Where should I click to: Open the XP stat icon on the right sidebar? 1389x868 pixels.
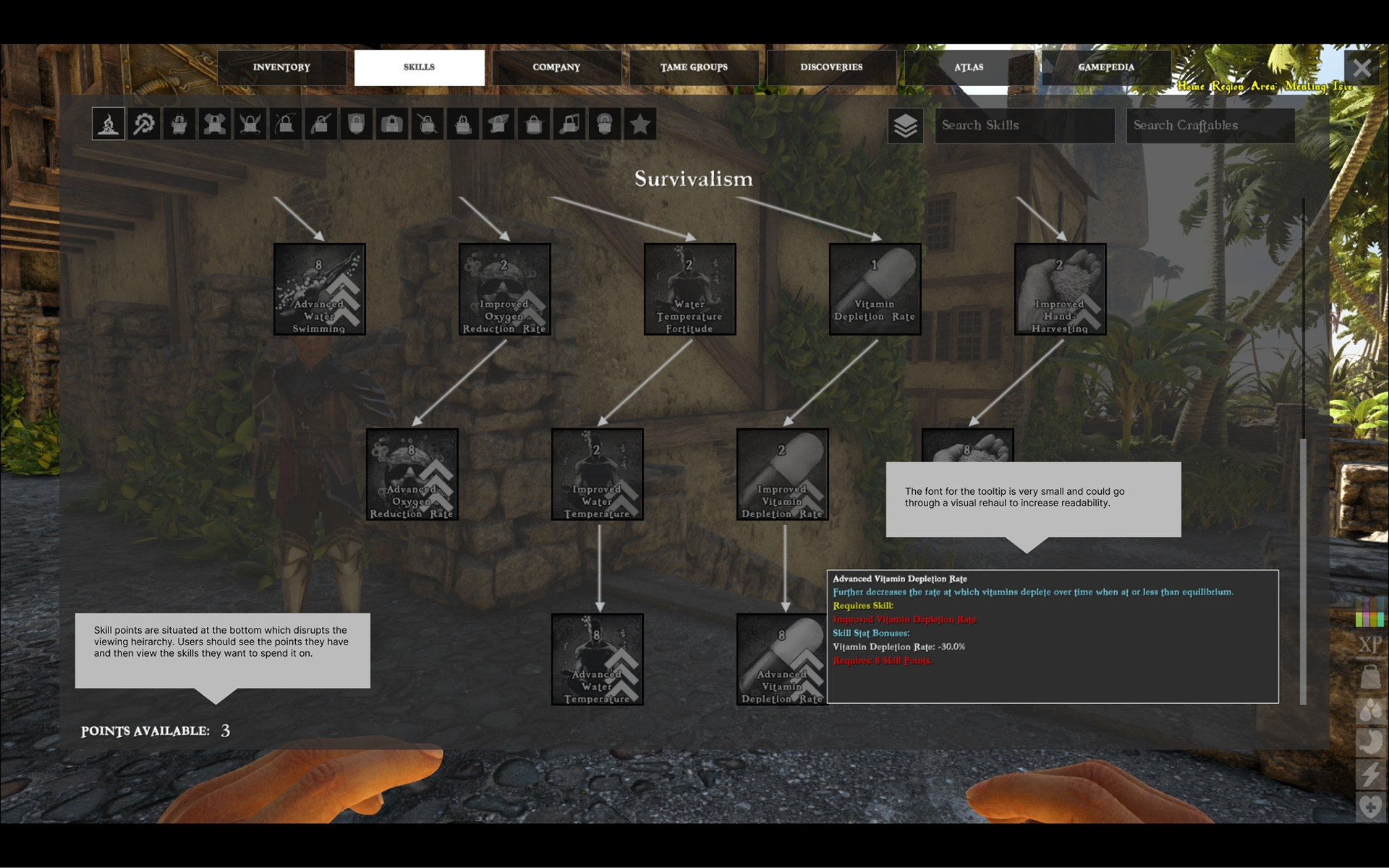(x=1369, y=644)
